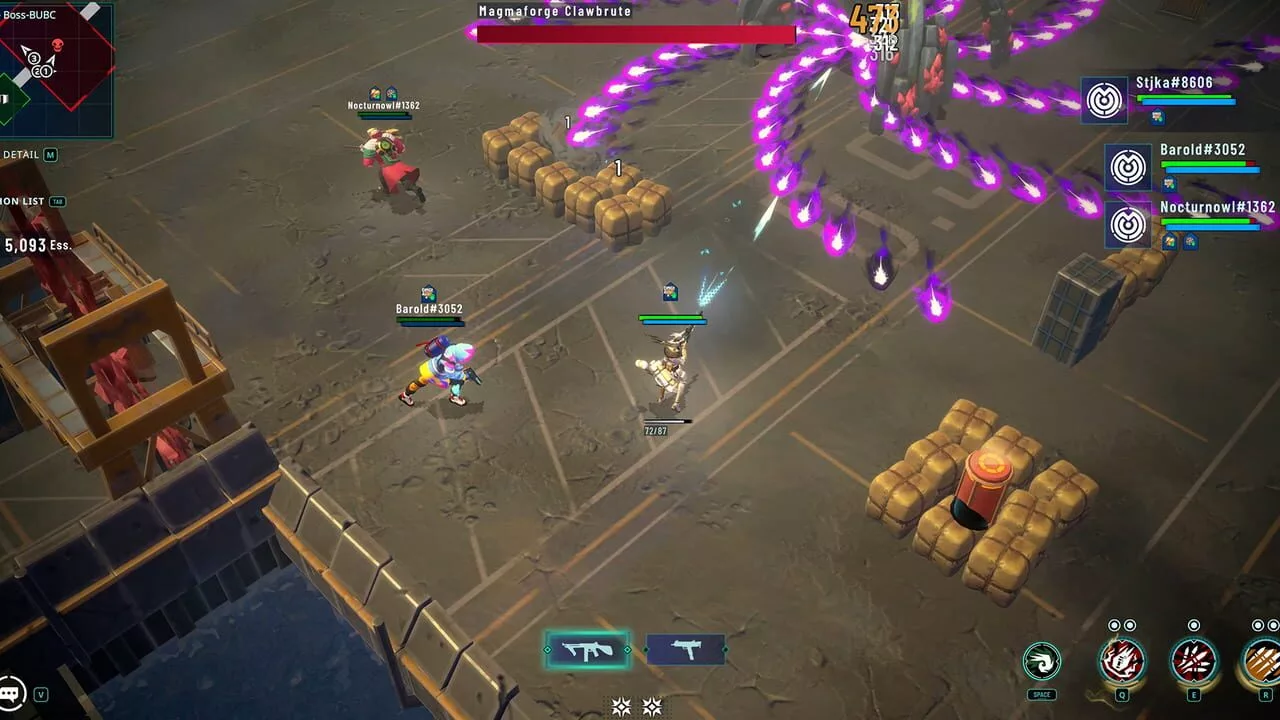Switch to the compact SMG weapon slot
This screenshot has height=720, width=1280.
685,651
